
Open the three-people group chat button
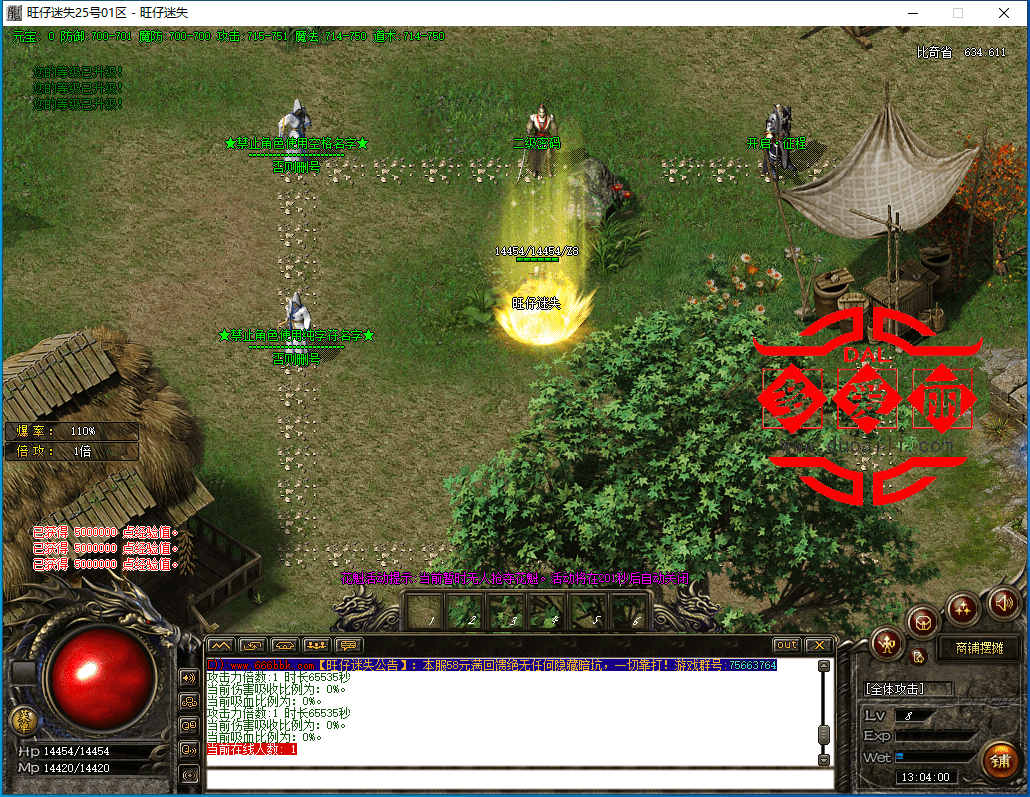coord(317,645)
